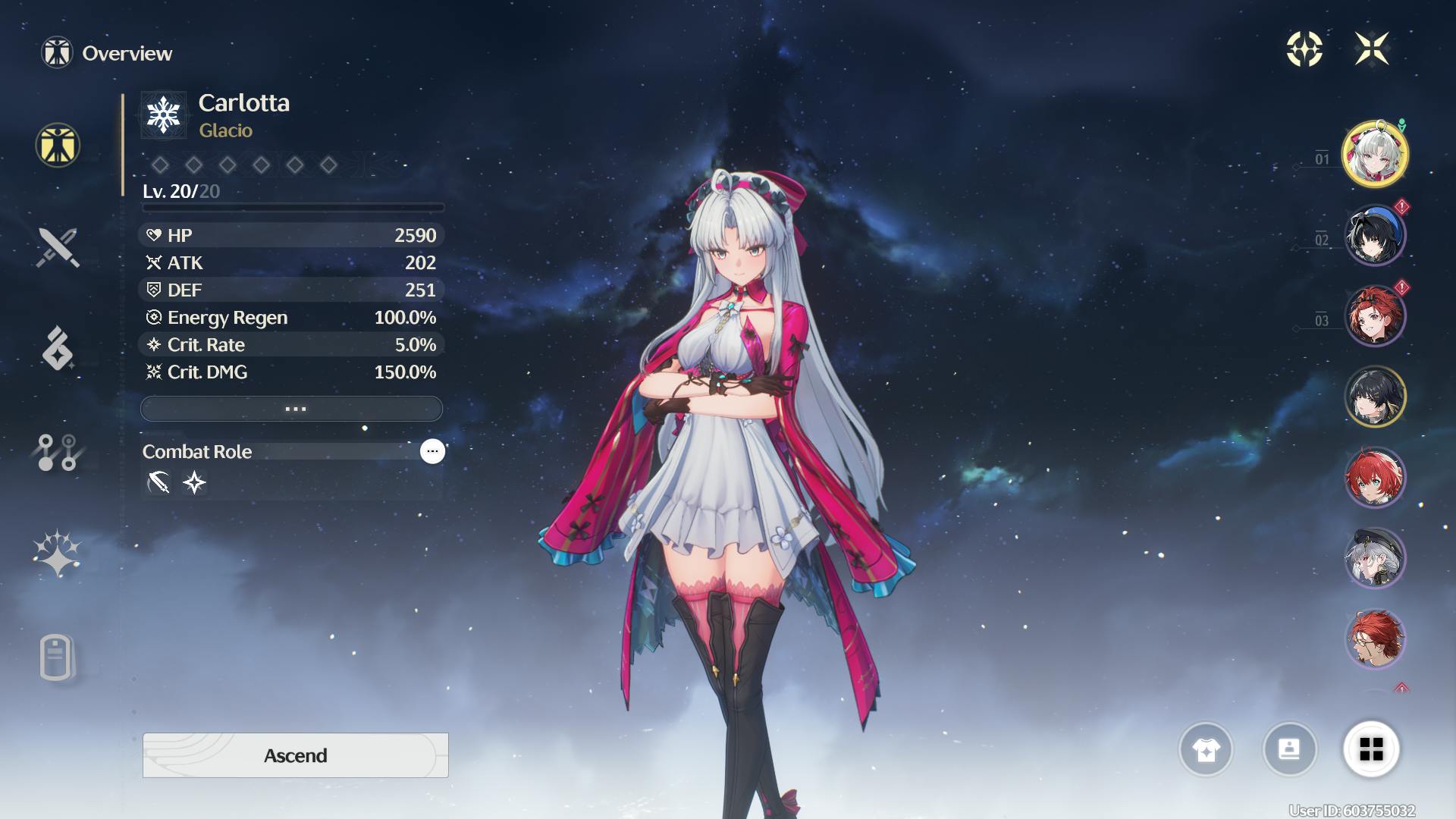Show all characters with the grid button
Viewport: 1456px width, 819px height.
[1371, 750]
